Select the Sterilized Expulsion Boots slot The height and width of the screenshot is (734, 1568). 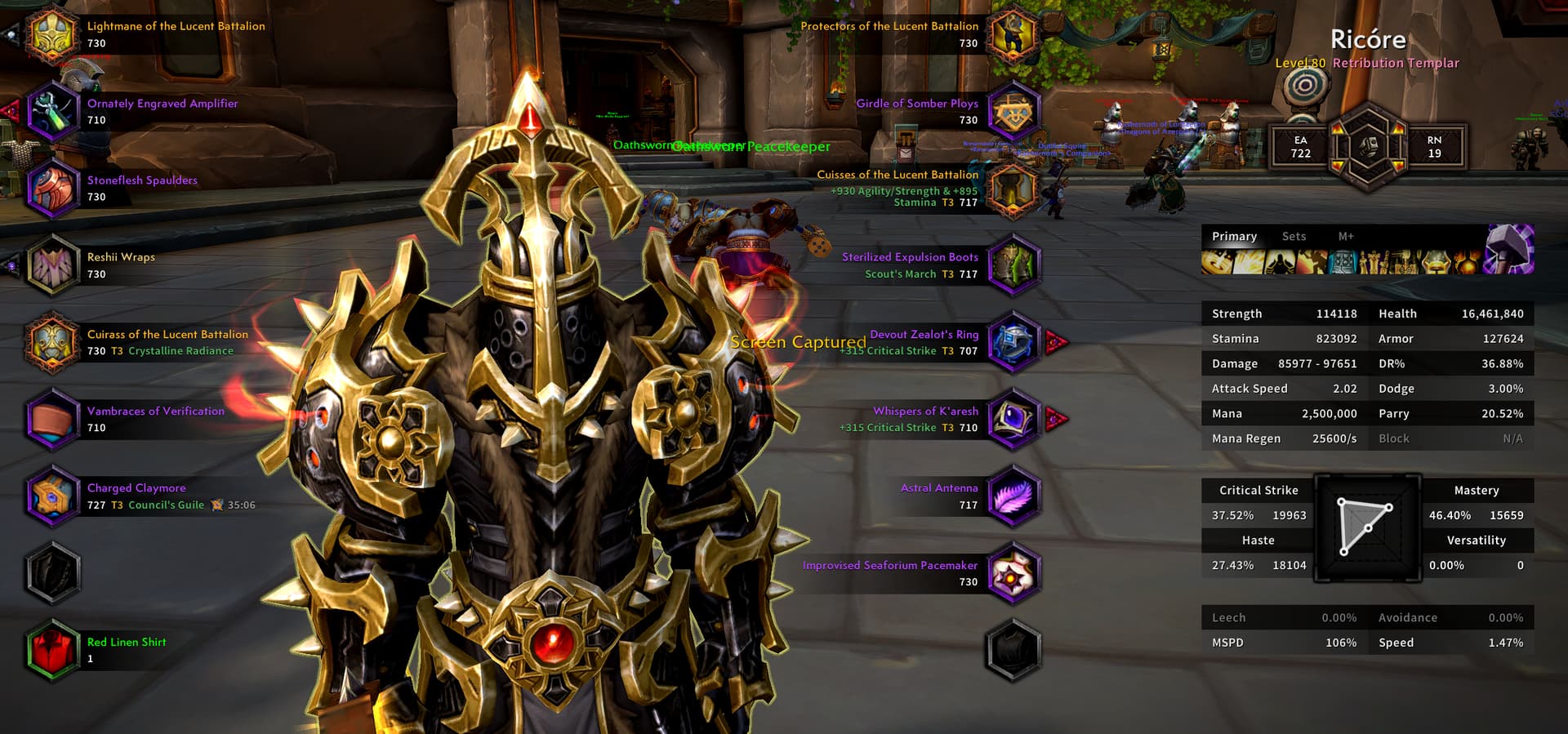(1013, 265)
